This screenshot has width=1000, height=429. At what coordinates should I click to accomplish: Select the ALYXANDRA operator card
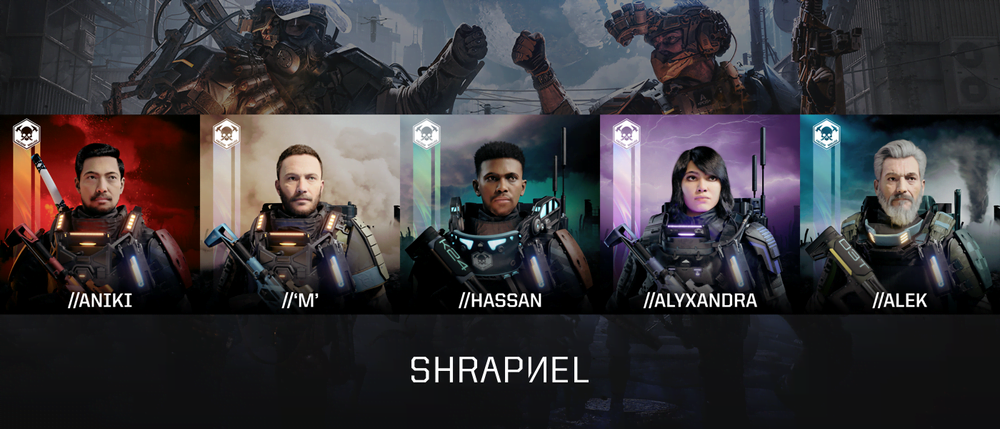699,213
